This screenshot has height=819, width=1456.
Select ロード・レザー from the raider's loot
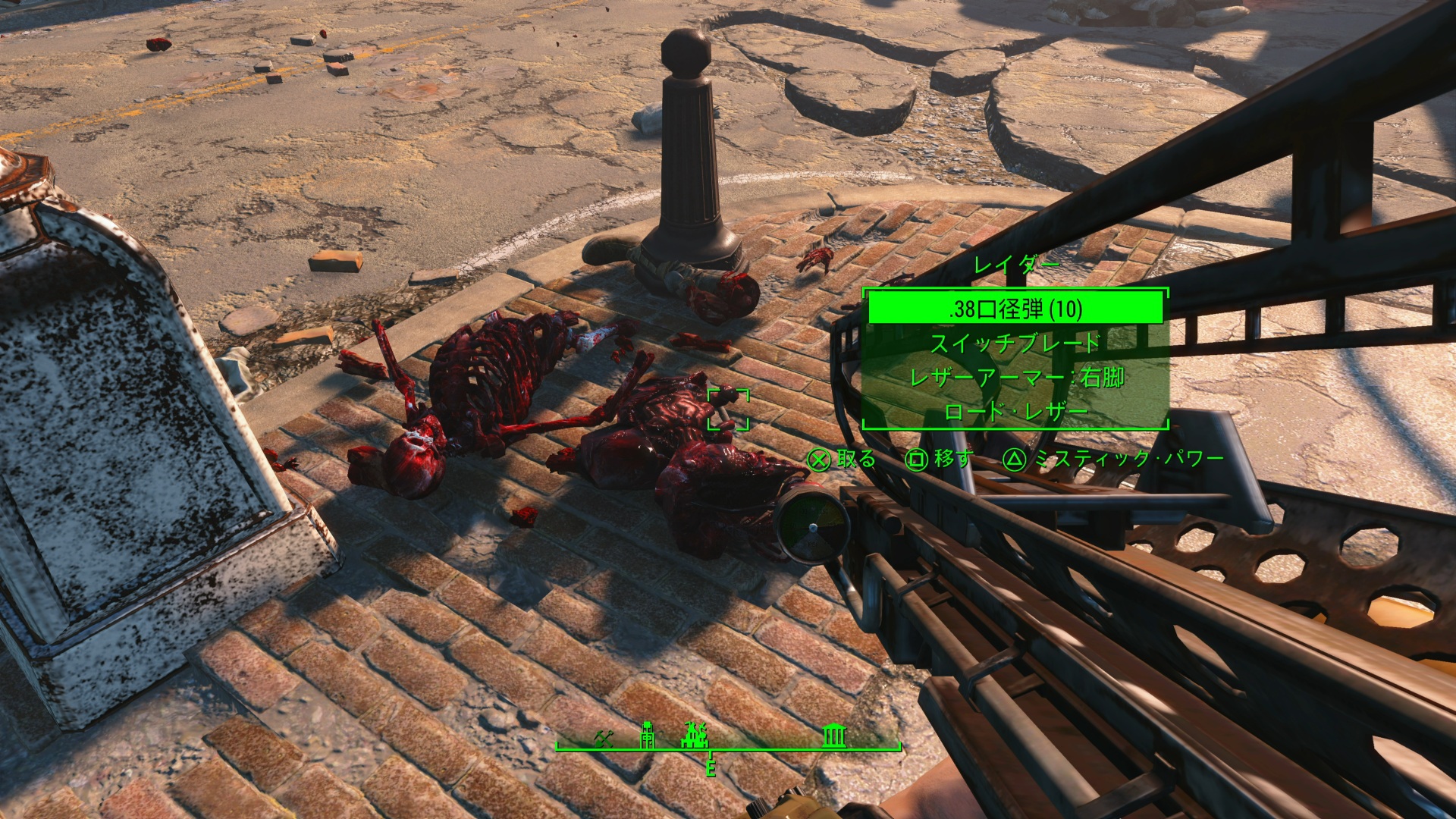click(1015, 413)
